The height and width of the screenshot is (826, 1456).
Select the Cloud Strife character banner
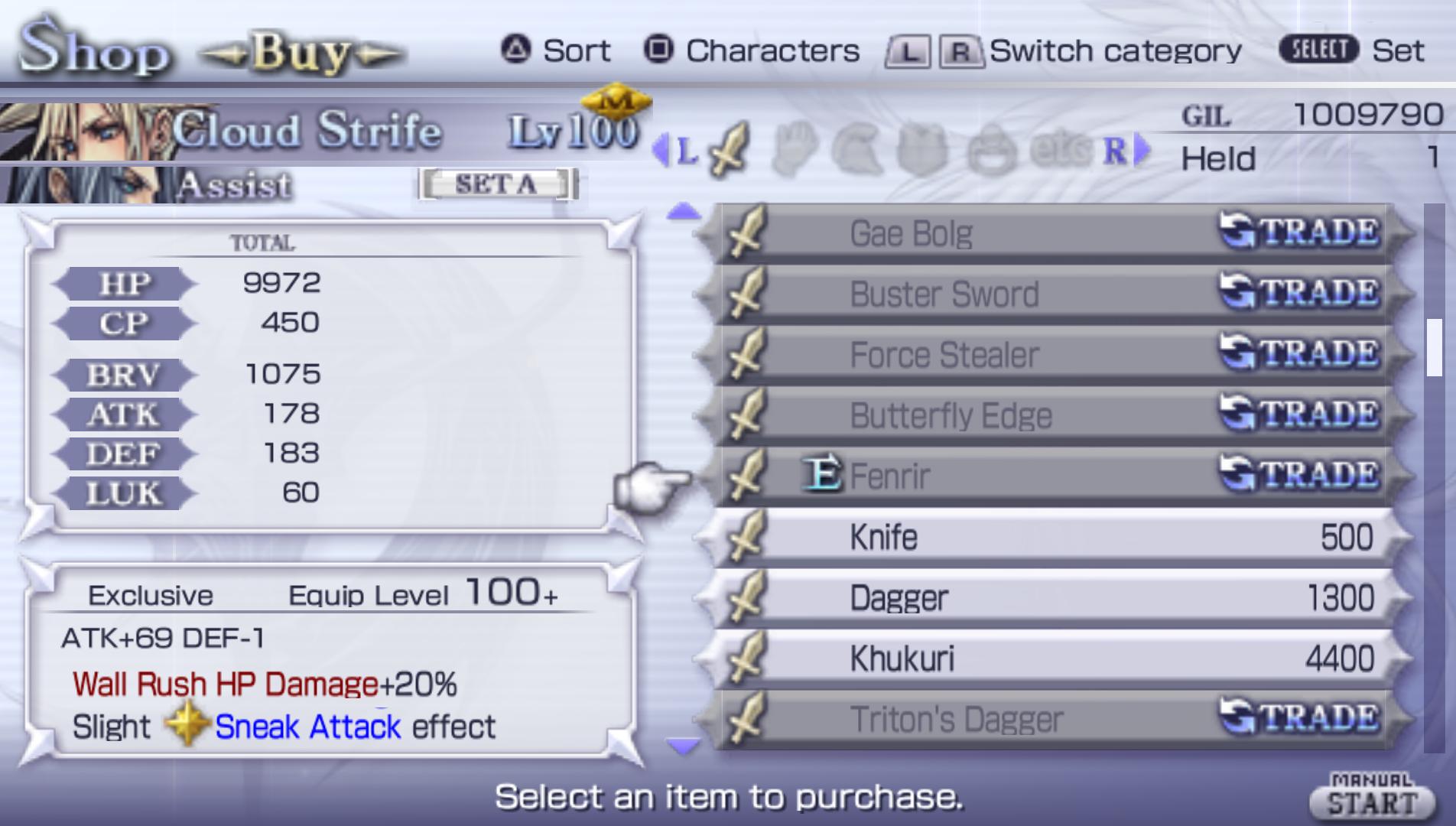tap(306, 130)
